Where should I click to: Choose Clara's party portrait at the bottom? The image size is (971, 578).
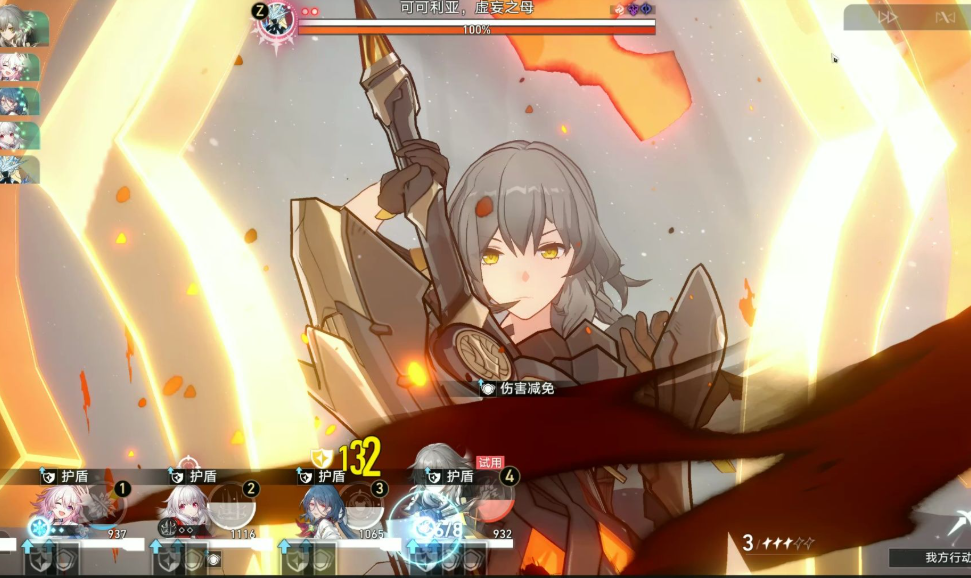[184, 508]
